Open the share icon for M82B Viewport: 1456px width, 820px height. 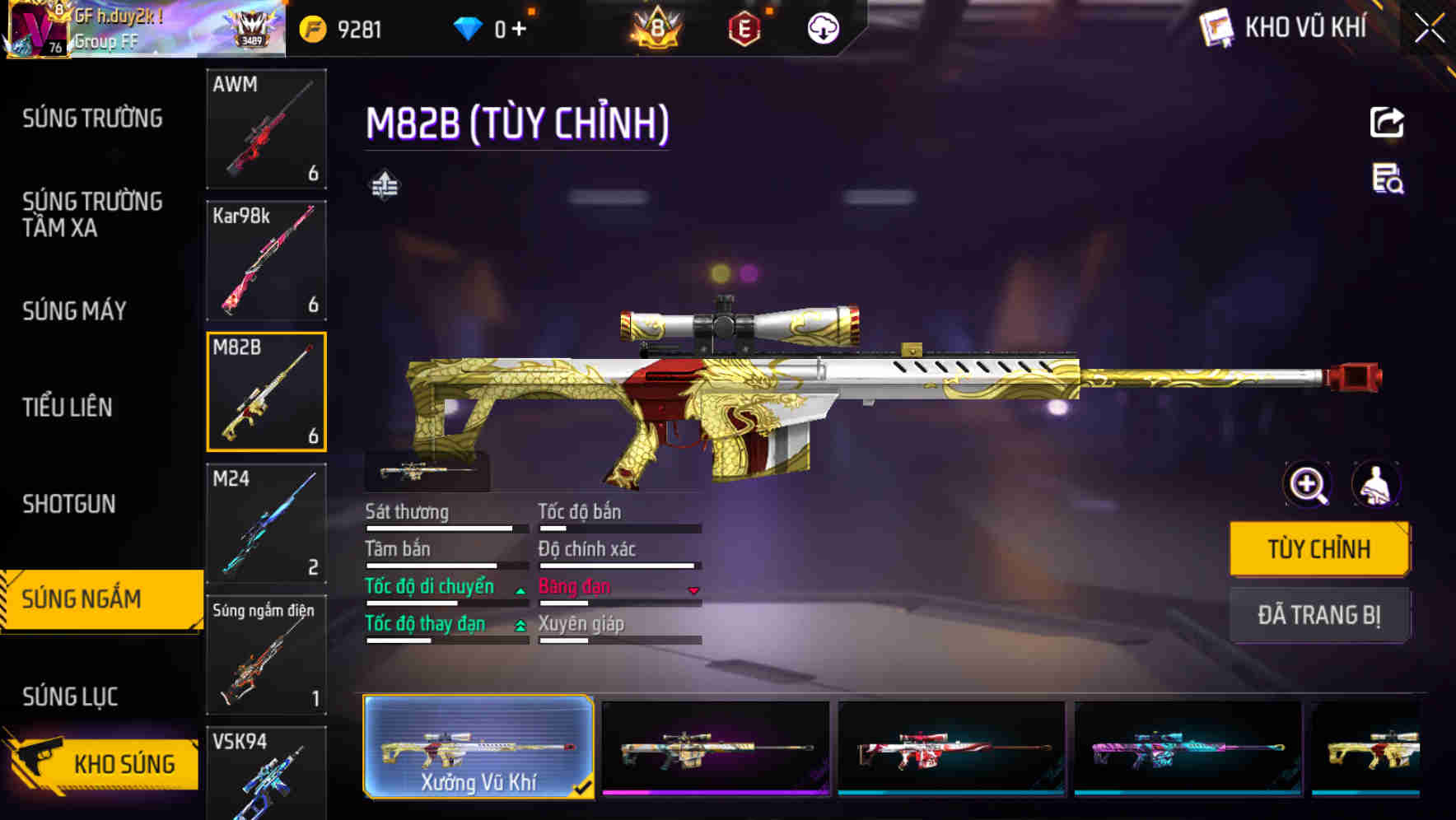point(1387,122)
